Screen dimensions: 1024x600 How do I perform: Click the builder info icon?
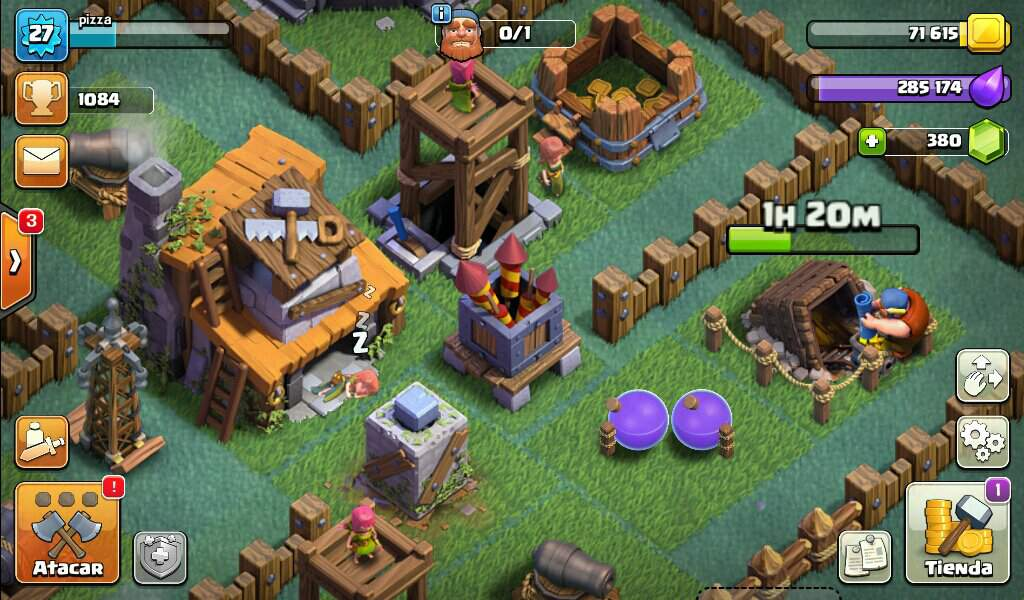click(x=441, y=13)
